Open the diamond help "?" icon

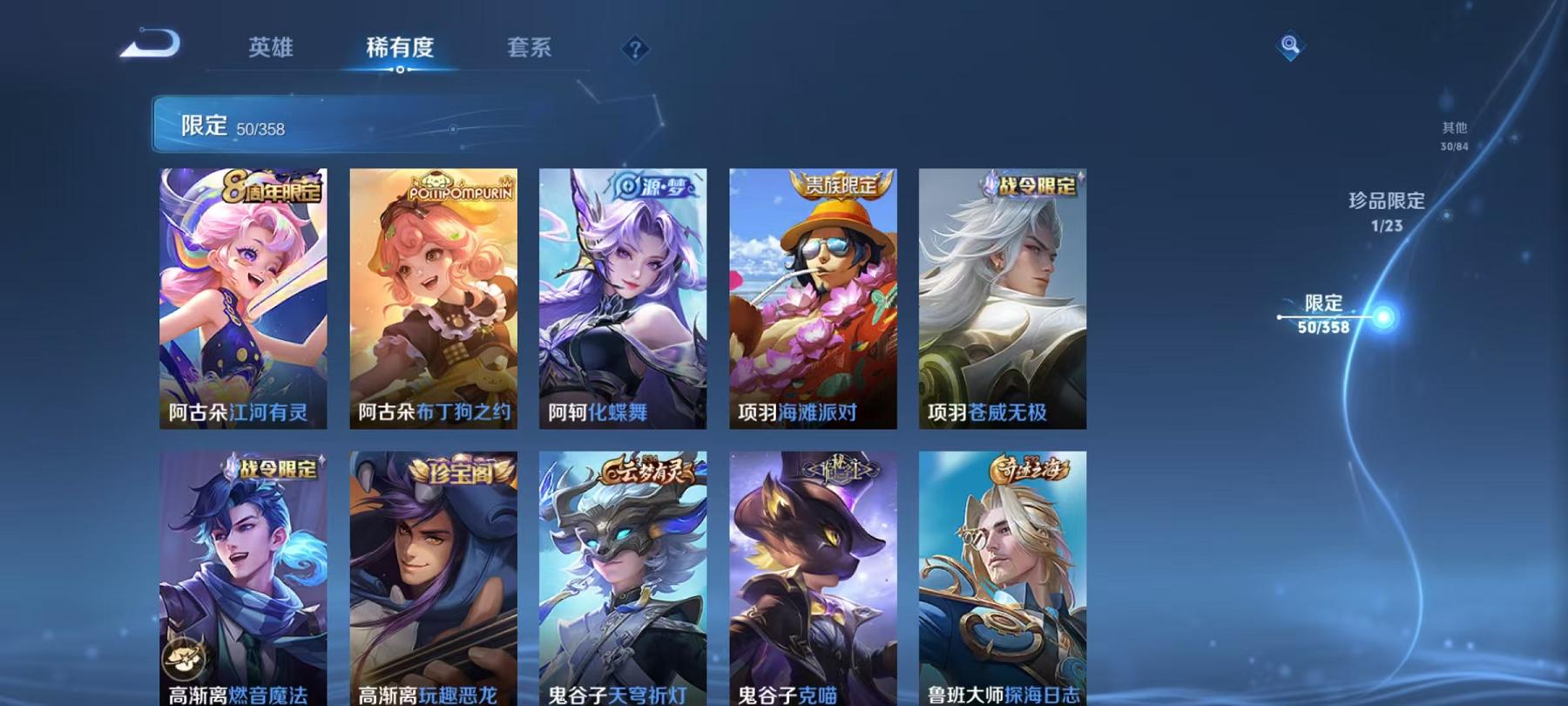635,50
